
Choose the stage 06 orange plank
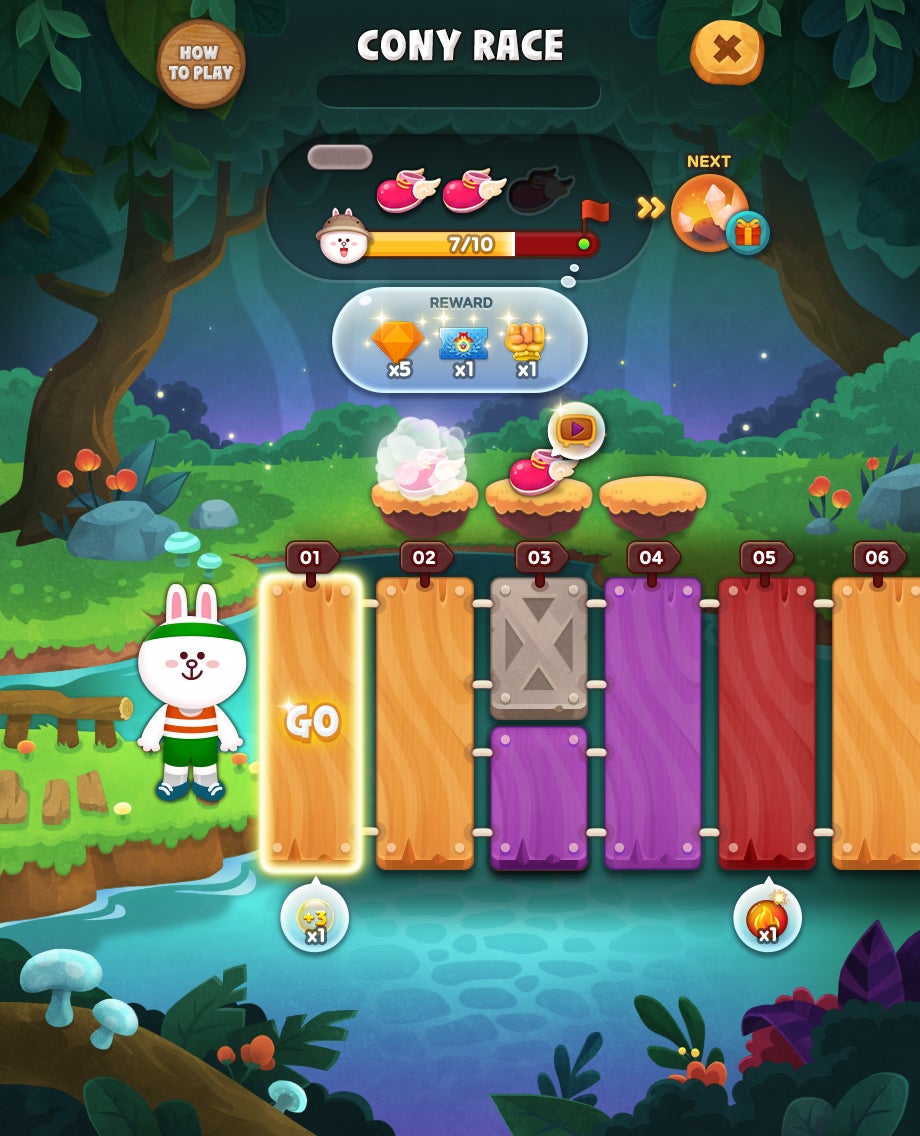876,721
